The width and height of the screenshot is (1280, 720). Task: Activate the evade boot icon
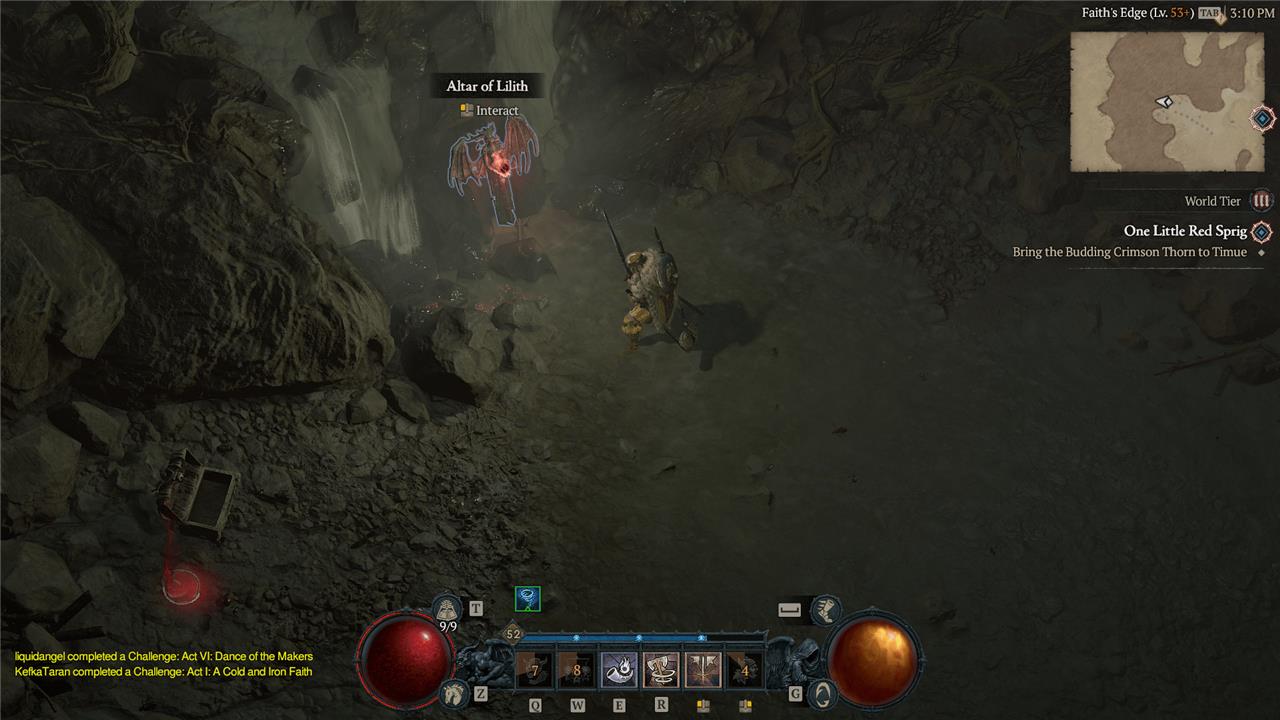(x=825, y=608)
